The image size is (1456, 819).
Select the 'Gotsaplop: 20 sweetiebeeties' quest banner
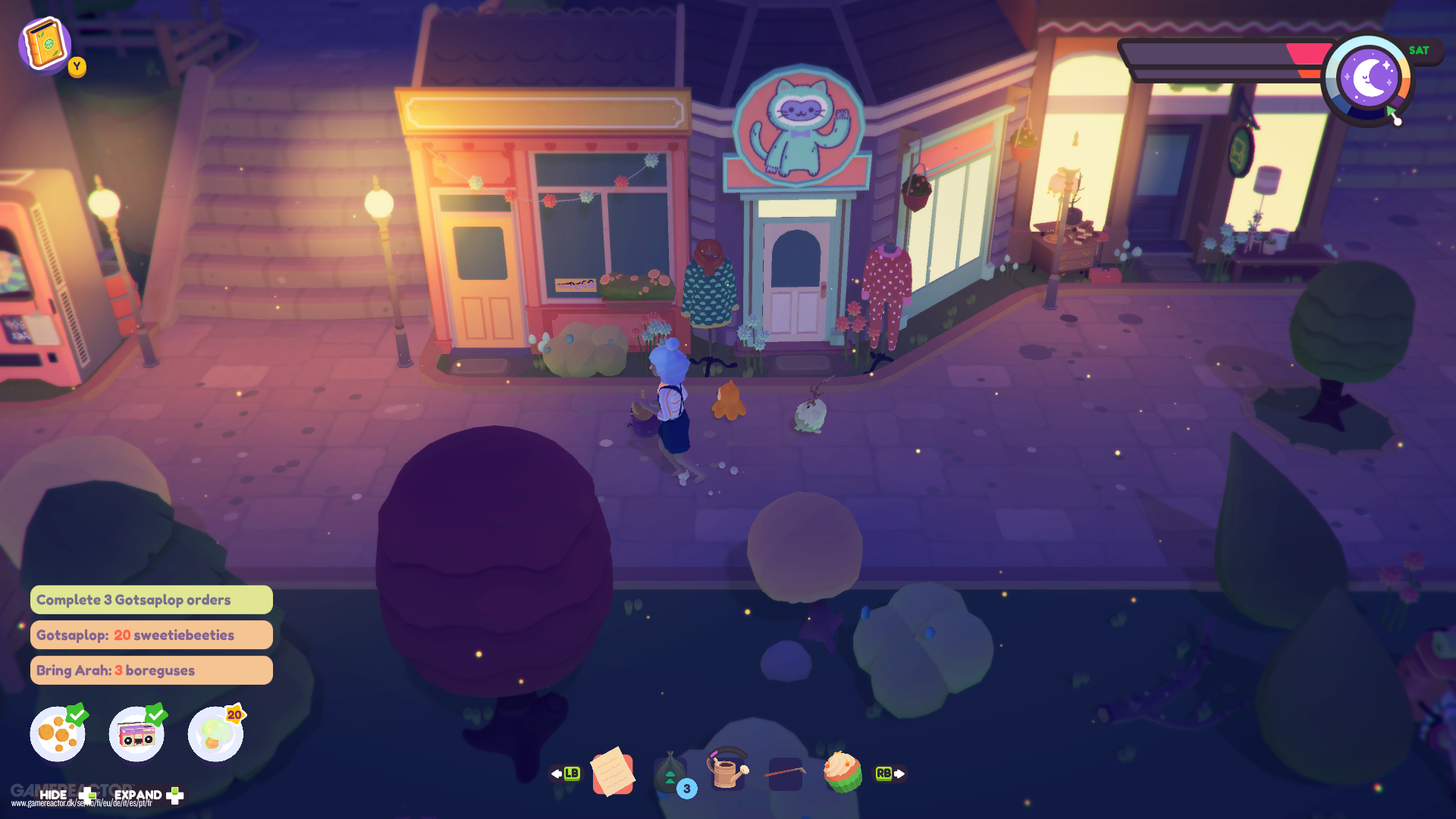151,635
